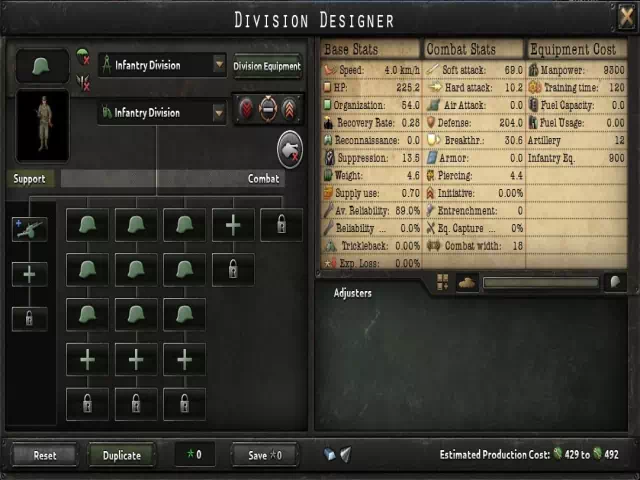Click the green helmet division icon
The height and width of the screenshot is (480, 640).
[43, 66]
